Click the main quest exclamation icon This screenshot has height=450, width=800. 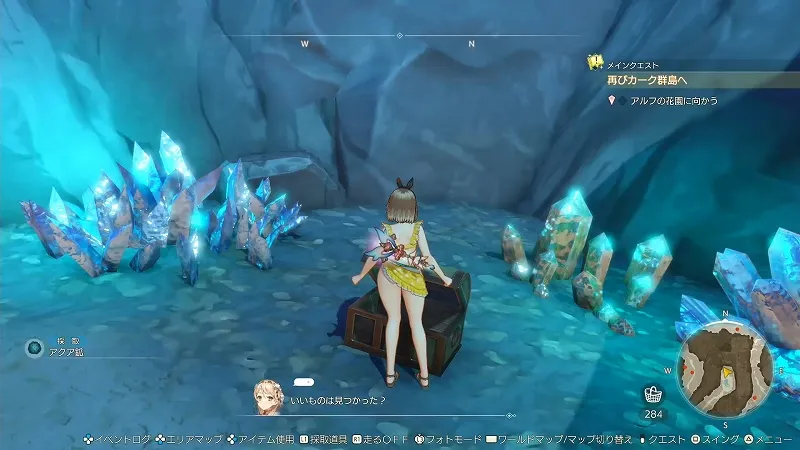coord(594,62)
